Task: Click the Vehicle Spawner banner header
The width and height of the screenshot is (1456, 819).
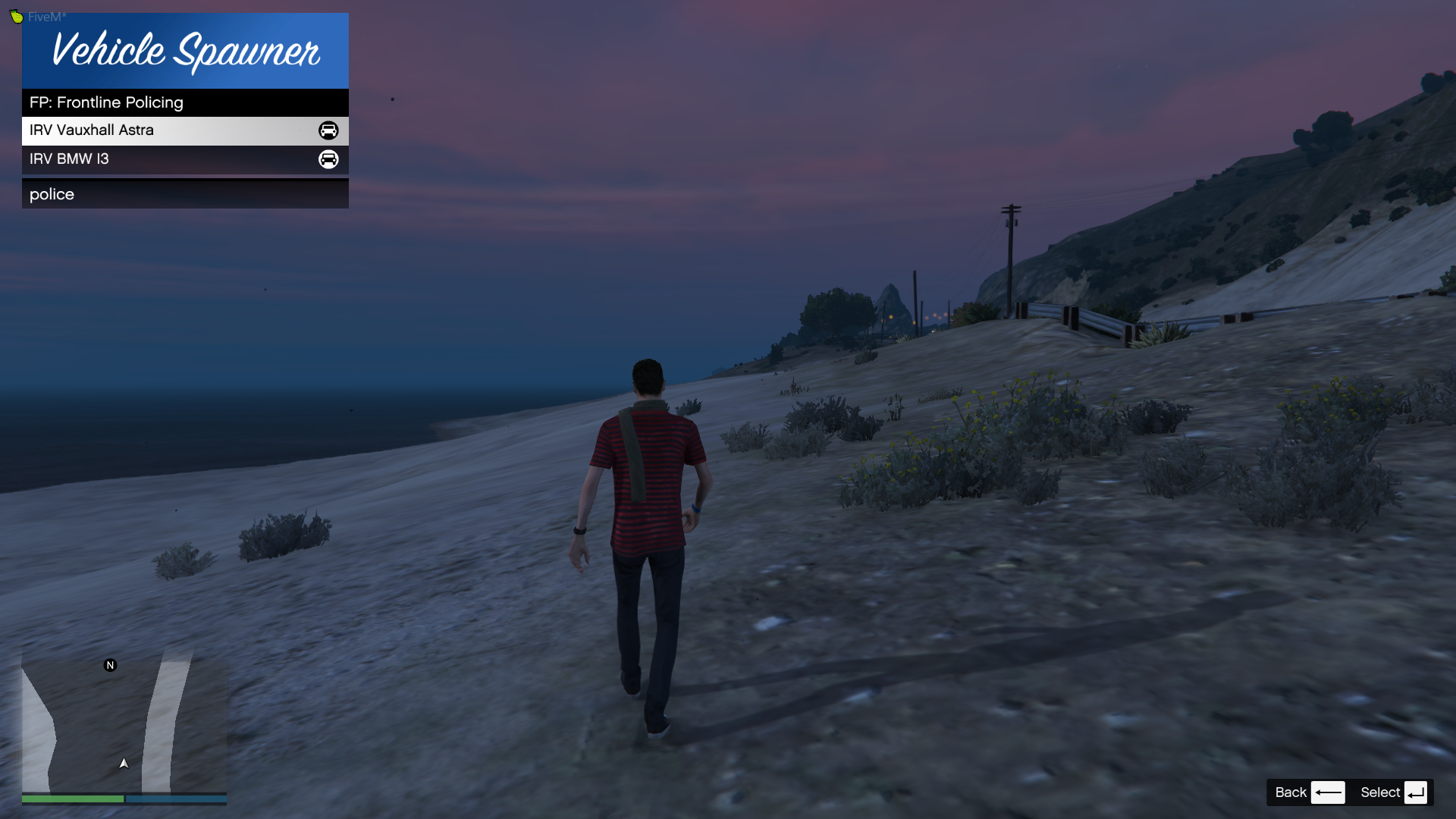Action: 185,51
